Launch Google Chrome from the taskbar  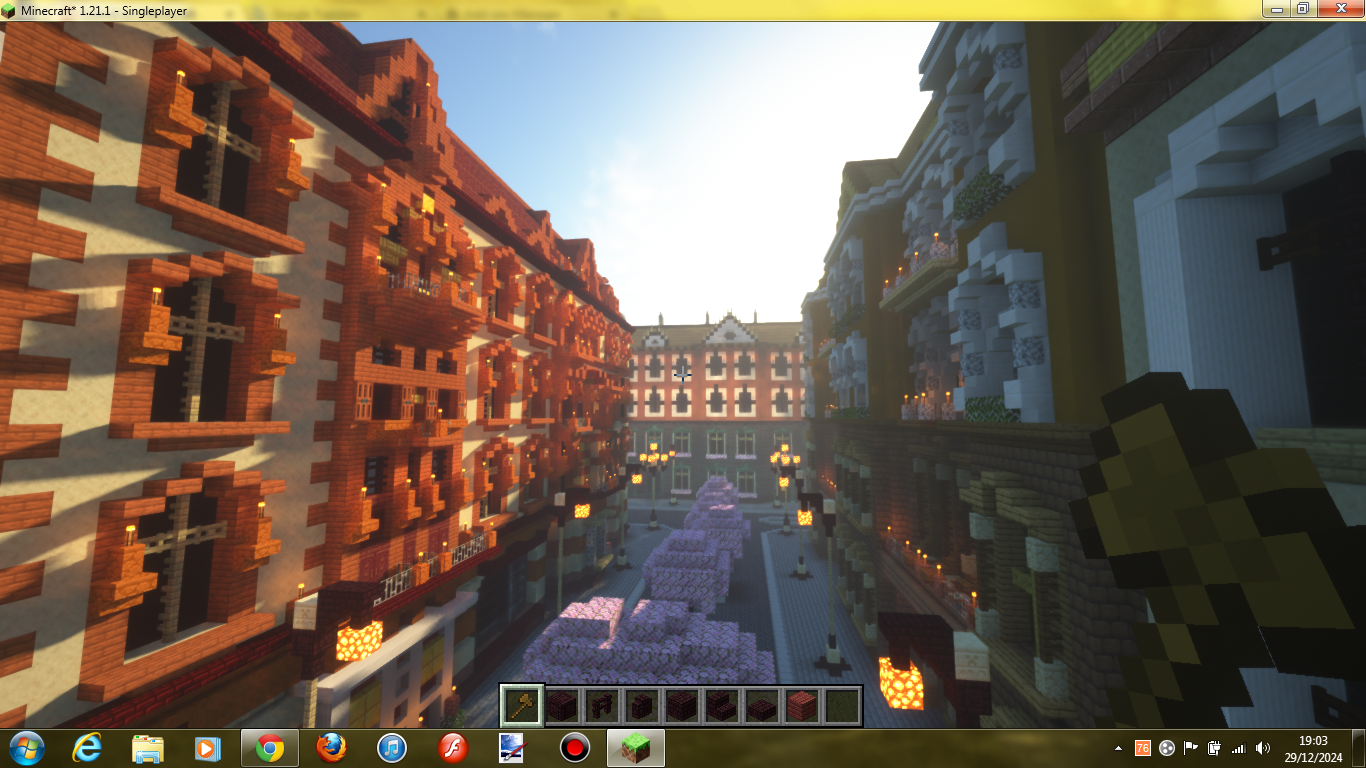(270, 749)
